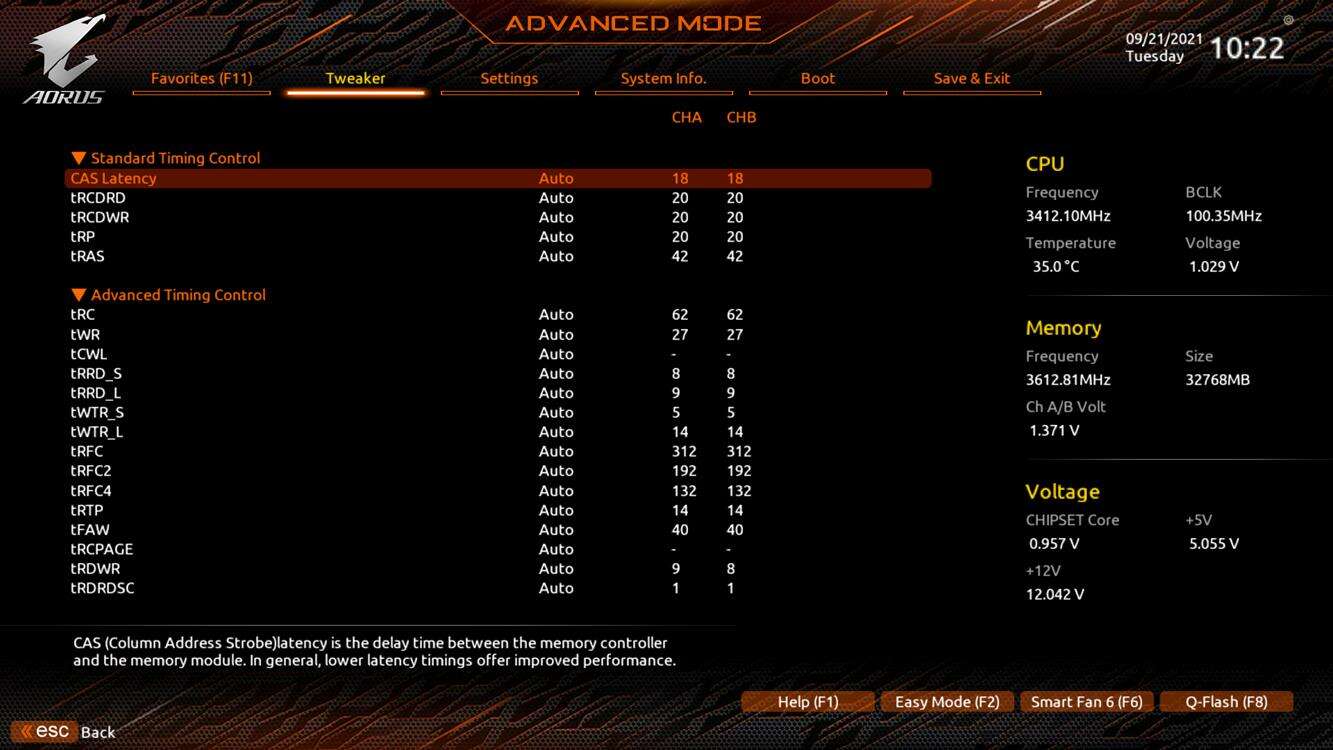The image size is (1333, 750).
Task: Open the Favorites (F11) tab
Action: pos(201,78)
